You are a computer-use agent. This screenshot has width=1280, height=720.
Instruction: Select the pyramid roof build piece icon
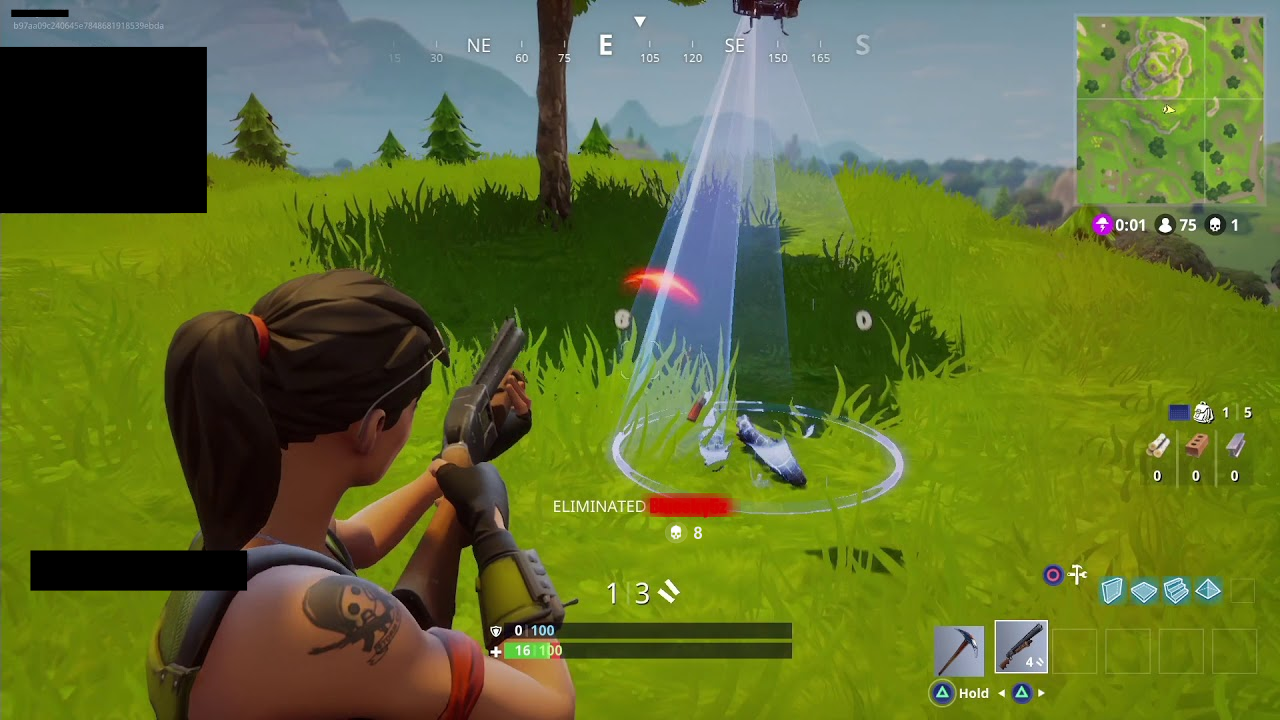click(x=1208, y=591)
